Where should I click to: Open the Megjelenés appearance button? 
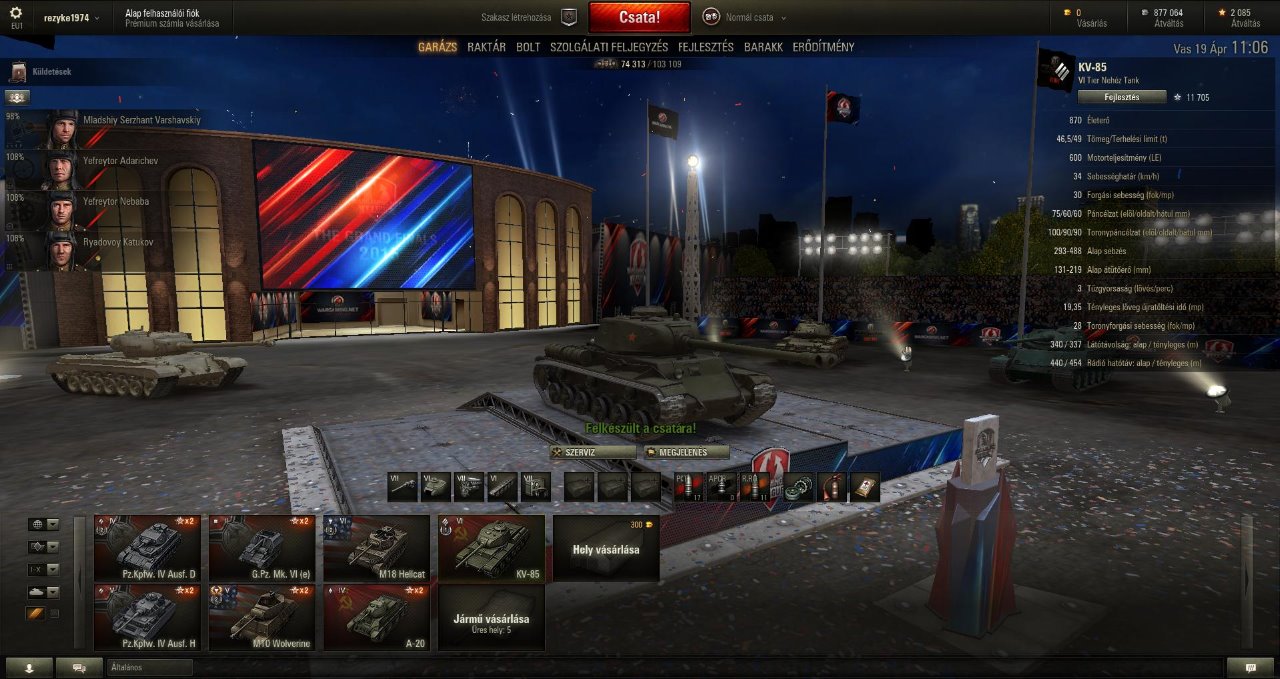pos(686,452)
